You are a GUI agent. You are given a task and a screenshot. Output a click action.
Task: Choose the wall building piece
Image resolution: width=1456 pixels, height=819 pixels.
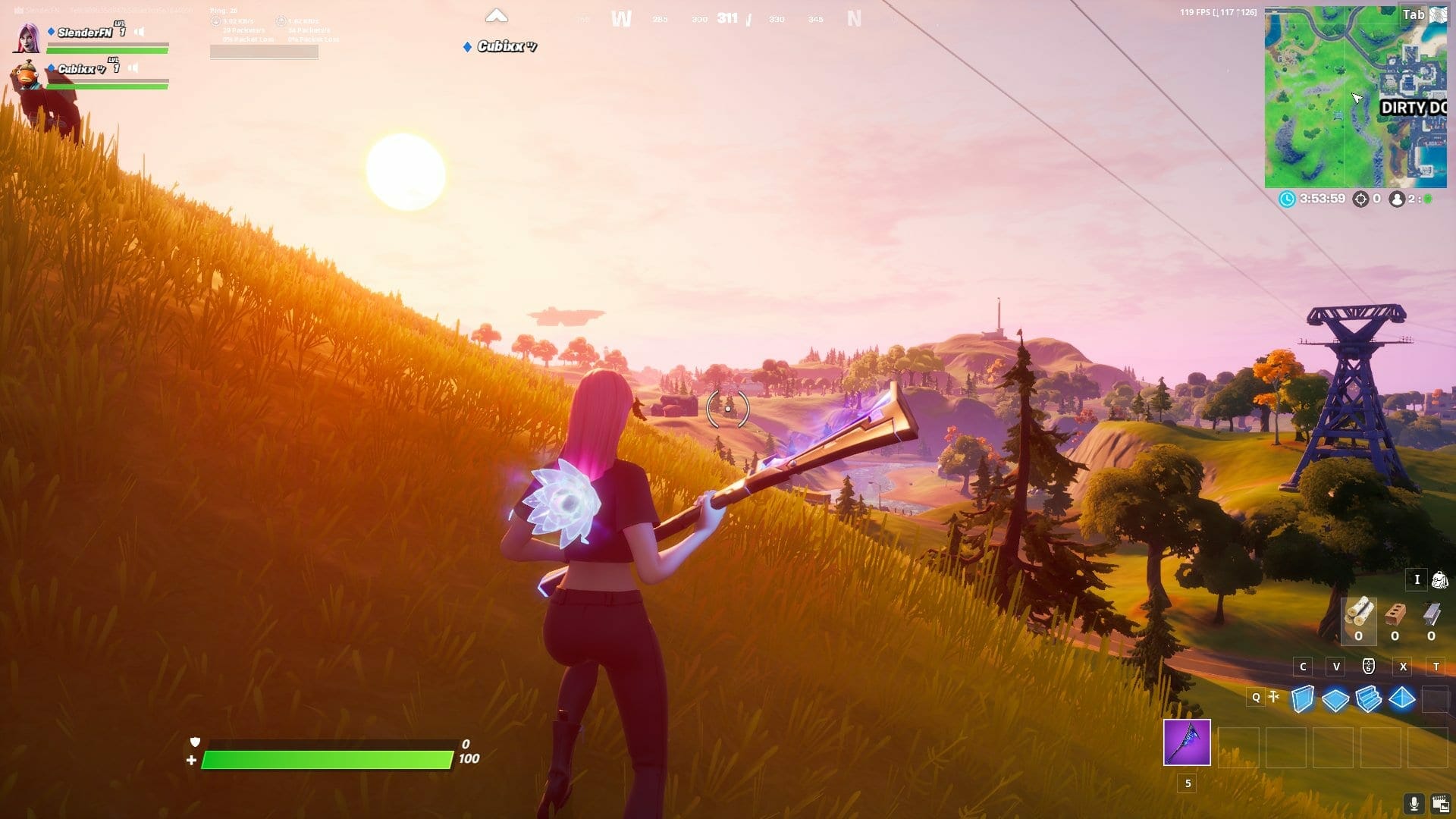coord(1302,698)
